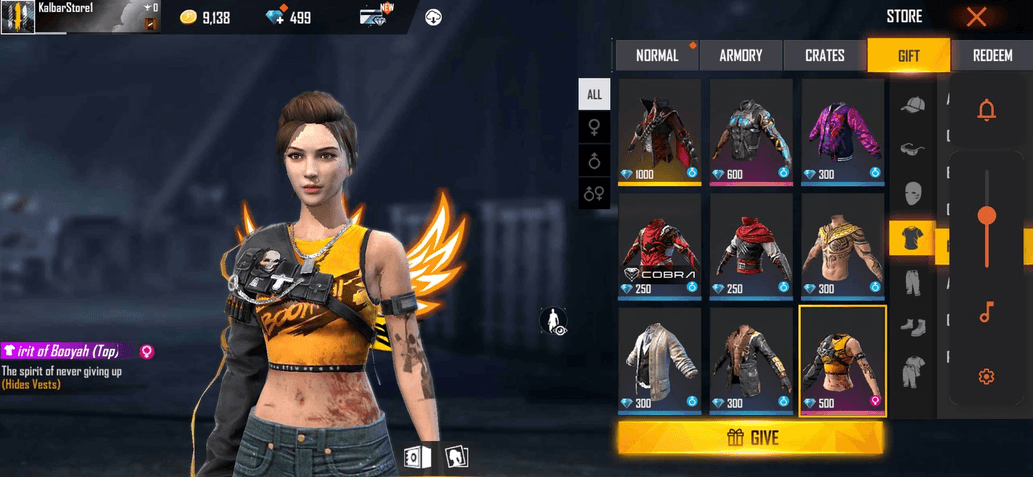Choose the 600-diamond black armored top
The height and width of the screenshot is (477, 1033).
coord(753,130)
